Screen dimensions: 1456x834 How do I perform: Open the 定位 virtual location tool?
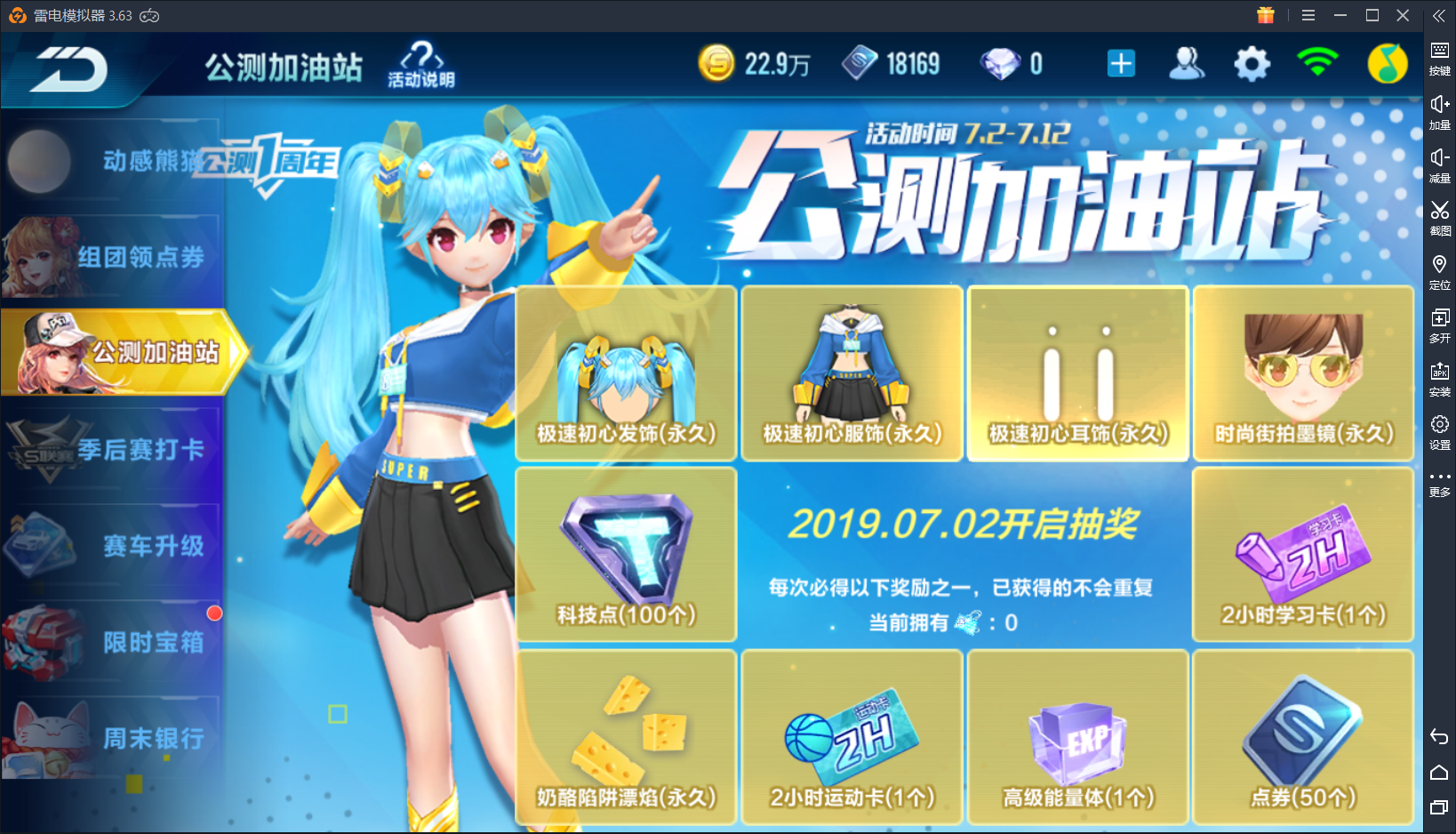[1439, 269]
